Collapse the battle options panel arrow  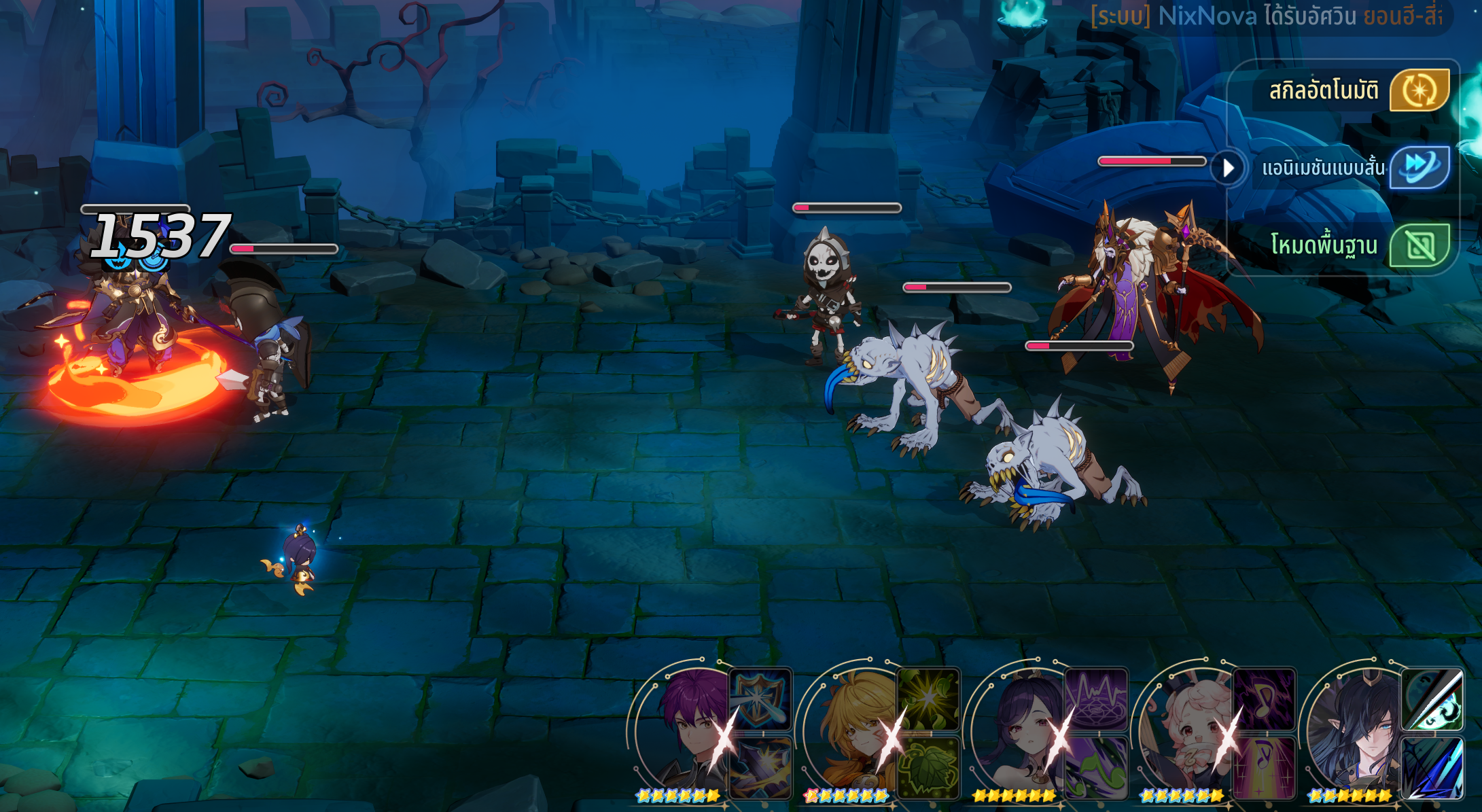point(1228,167)
